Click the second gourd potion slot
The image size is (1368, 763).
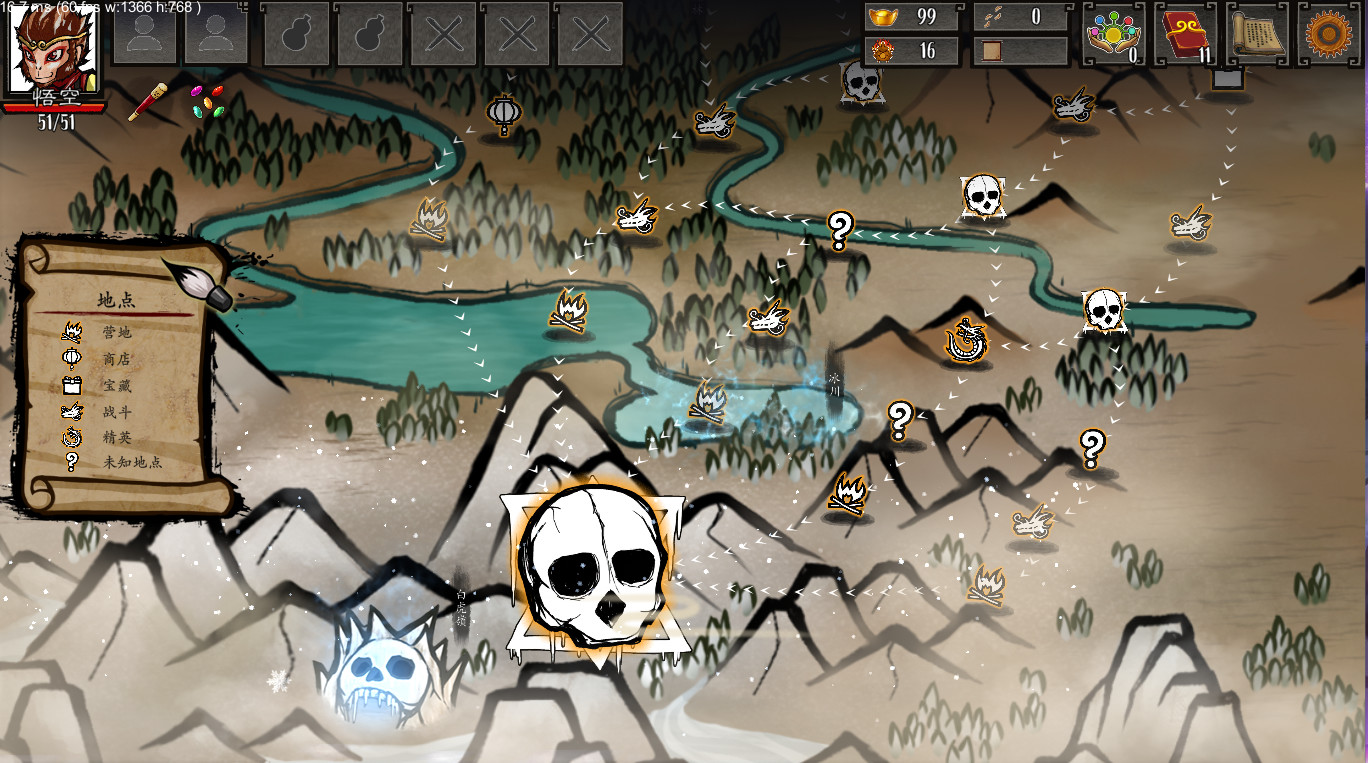pos(369,34)
